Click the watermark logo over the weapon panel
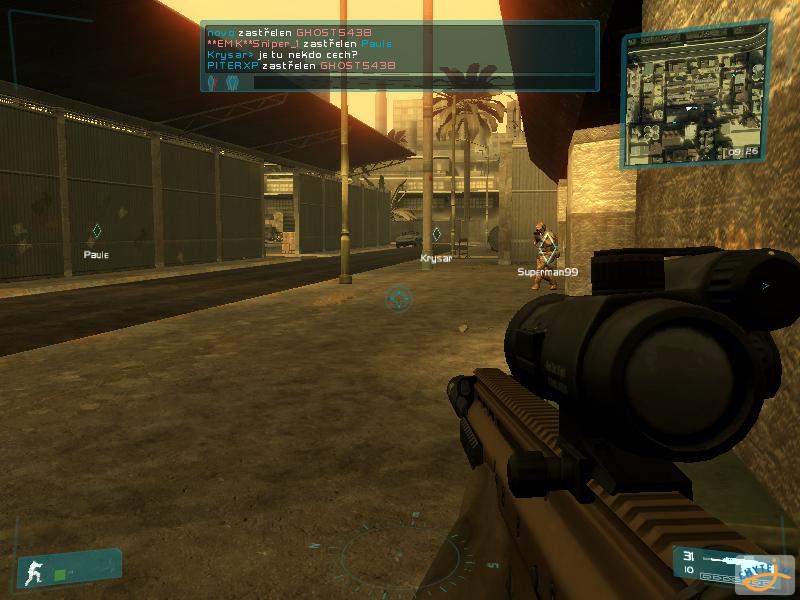Image resolution: width=800 pixels, height=600 pixels. pyautogui.click(x=766, y=574)
